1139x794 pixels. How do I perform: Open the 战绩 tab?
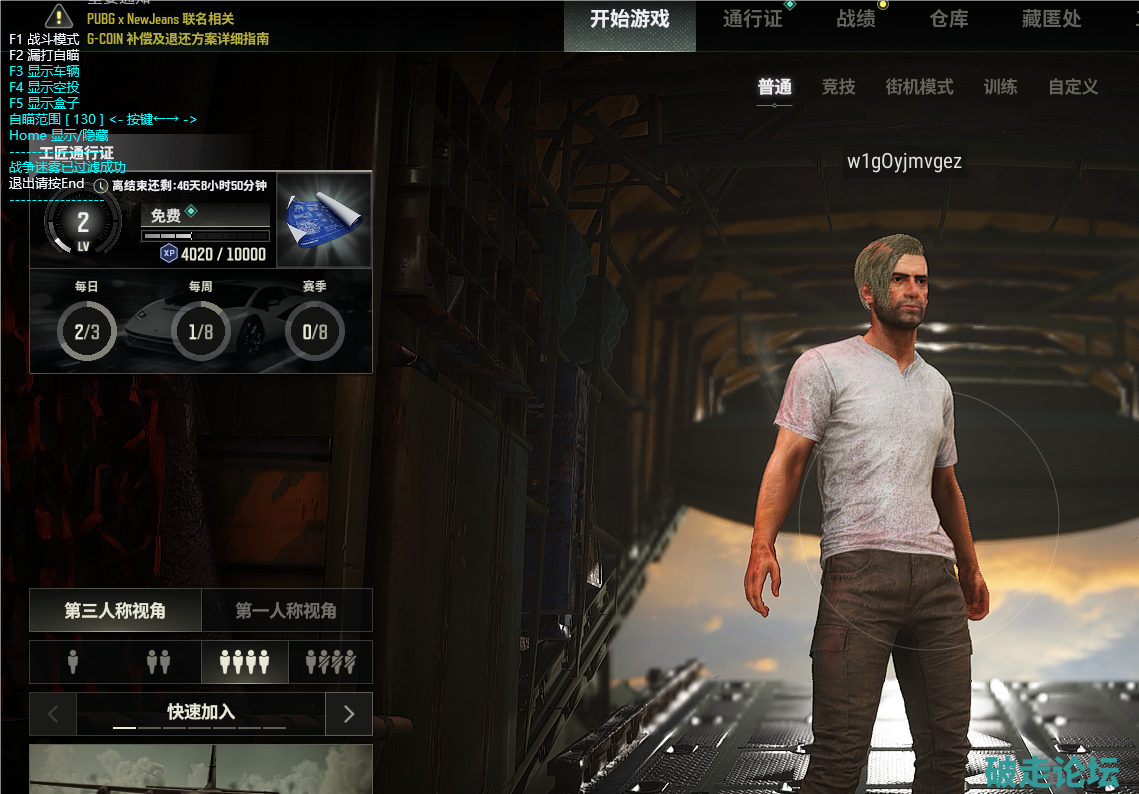coord(856,19)
